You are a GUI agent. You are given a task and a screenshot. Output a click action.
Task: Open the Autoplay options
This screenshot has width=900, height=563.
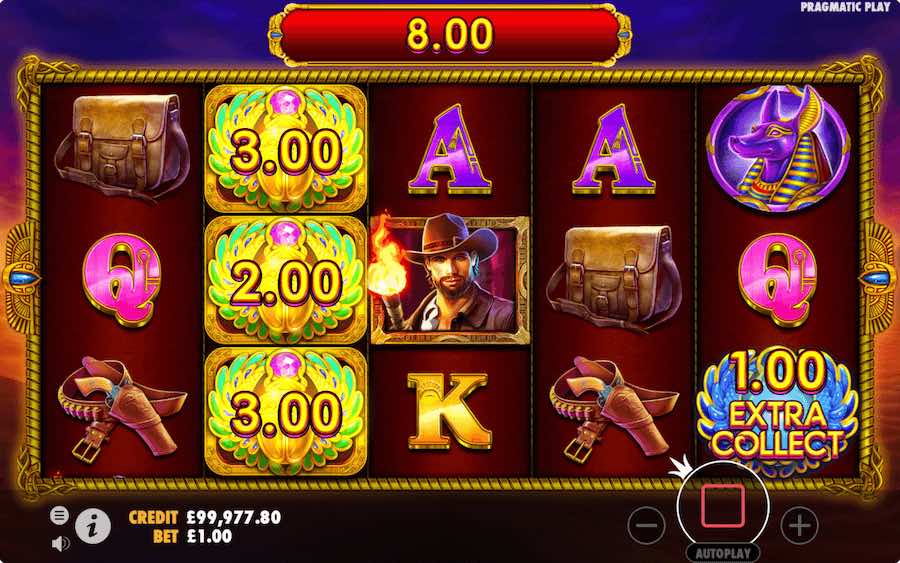[x=722, y=552]
